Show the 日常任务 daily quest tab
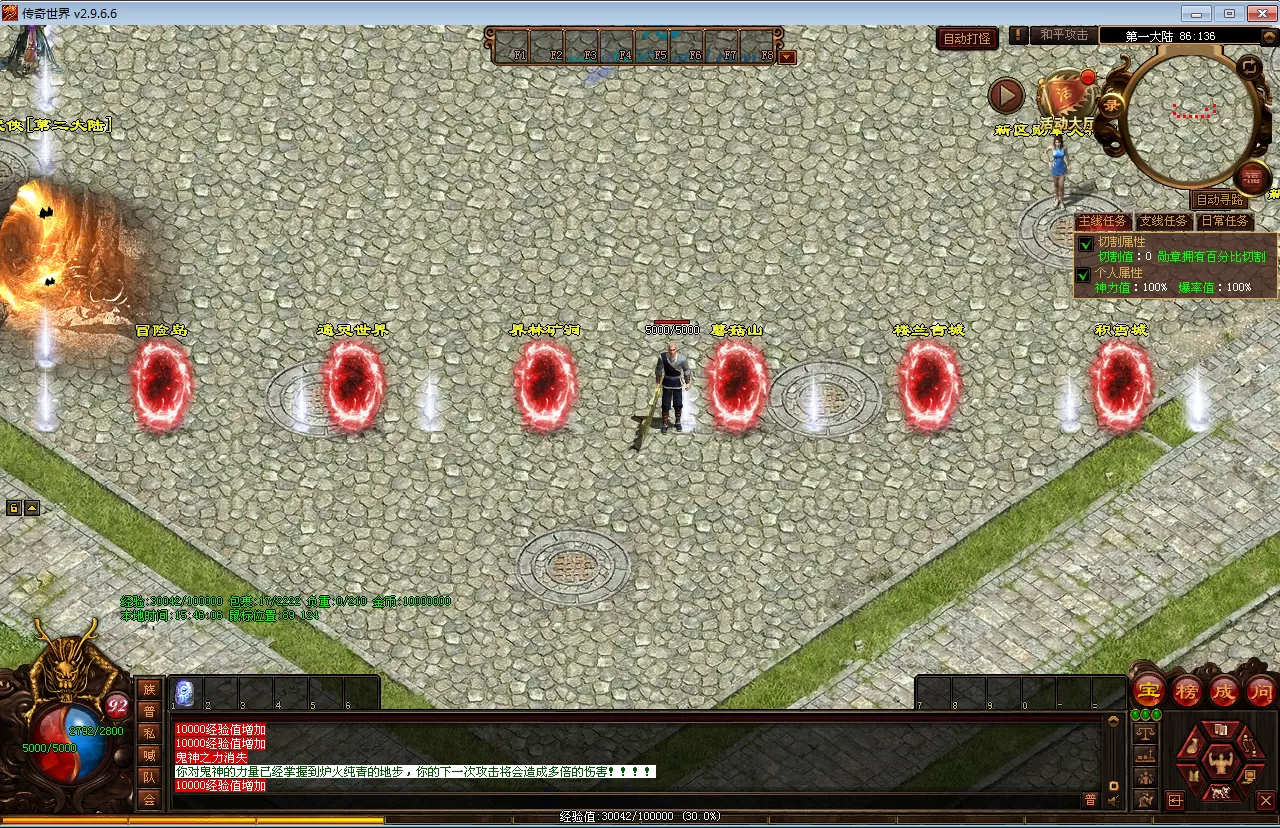The image size is (1280, 828). (1225, 221)
